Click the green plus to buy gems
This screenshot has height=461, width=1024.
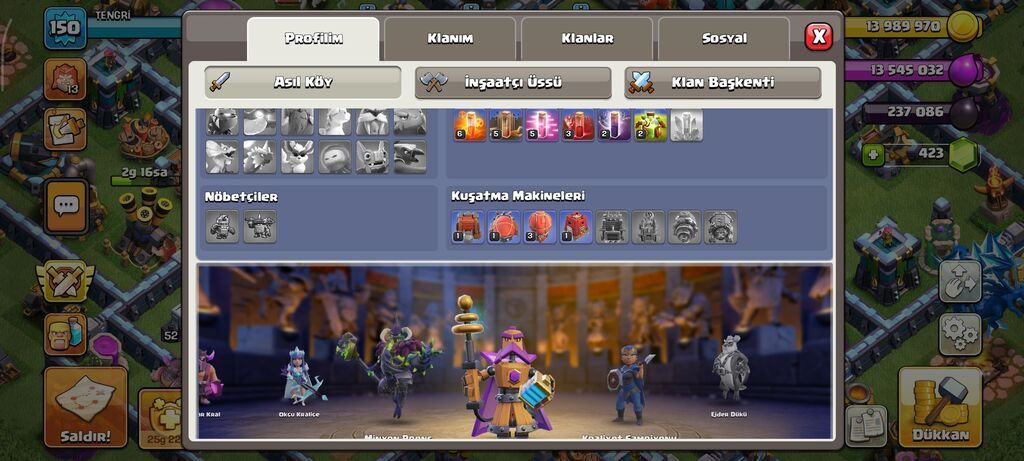tap(873, 154)
